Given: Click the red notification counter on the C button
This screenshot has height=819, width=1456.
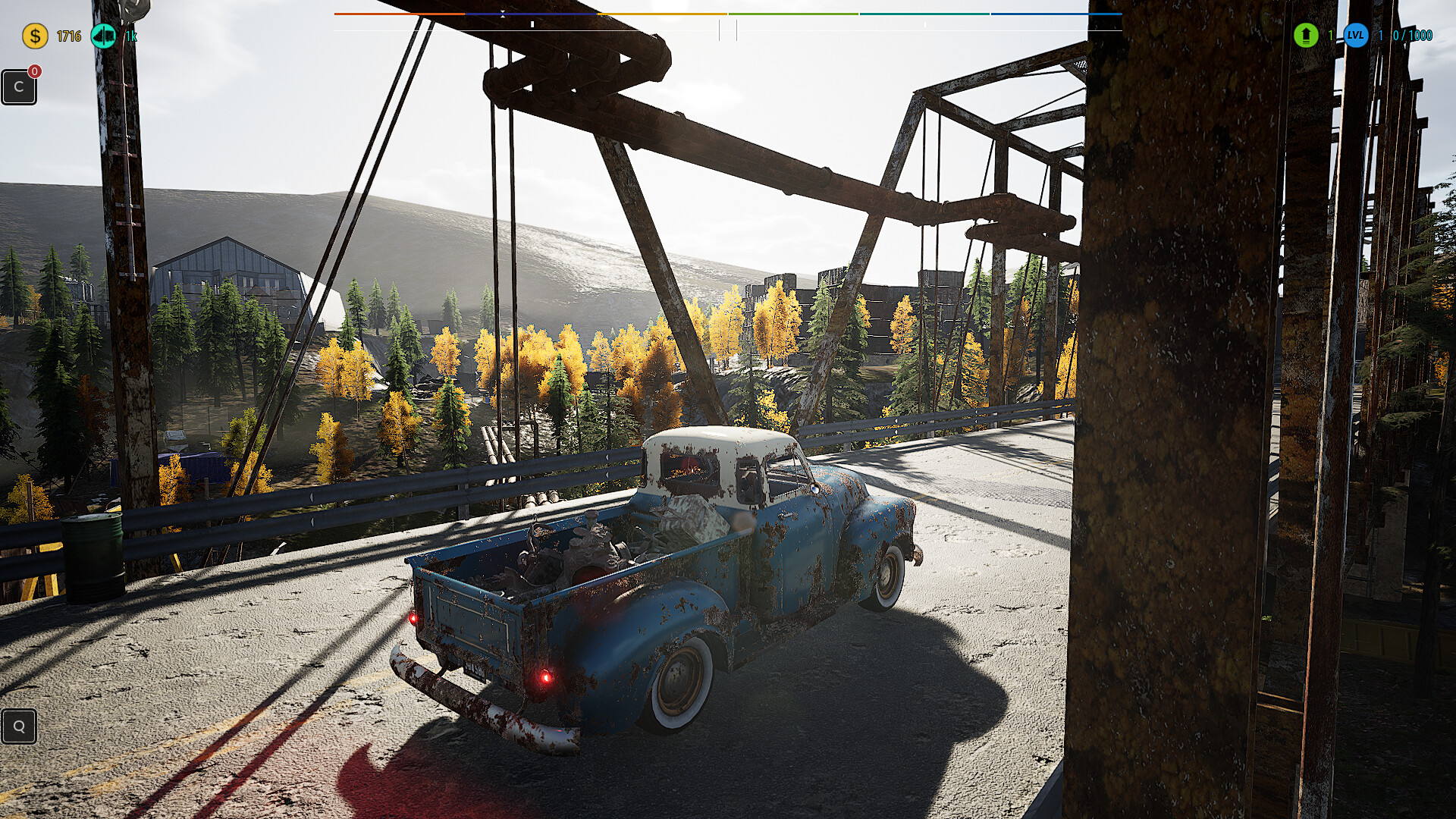Looking at the screenshot, I should pos(33,71).
